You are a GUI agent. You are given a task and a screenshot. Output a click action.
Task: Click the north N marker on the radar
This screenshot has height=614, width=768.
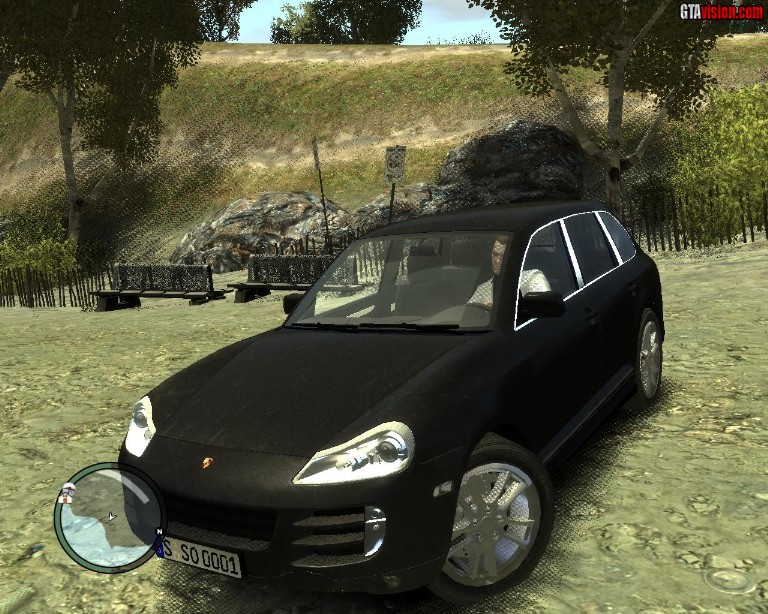[x=158, y=534]
